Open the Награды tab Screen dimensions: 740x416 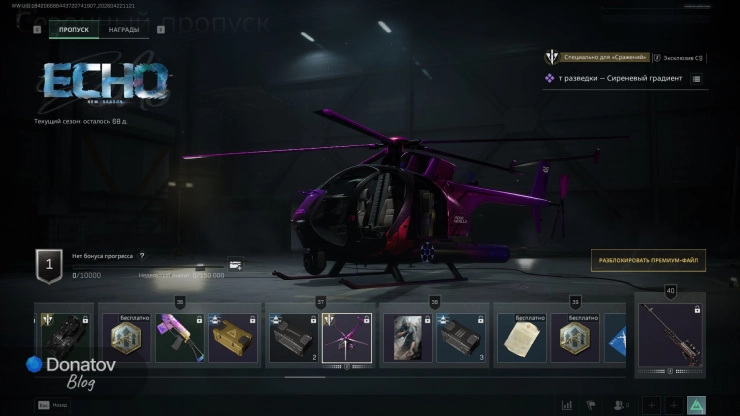click(x=124, y=30)
